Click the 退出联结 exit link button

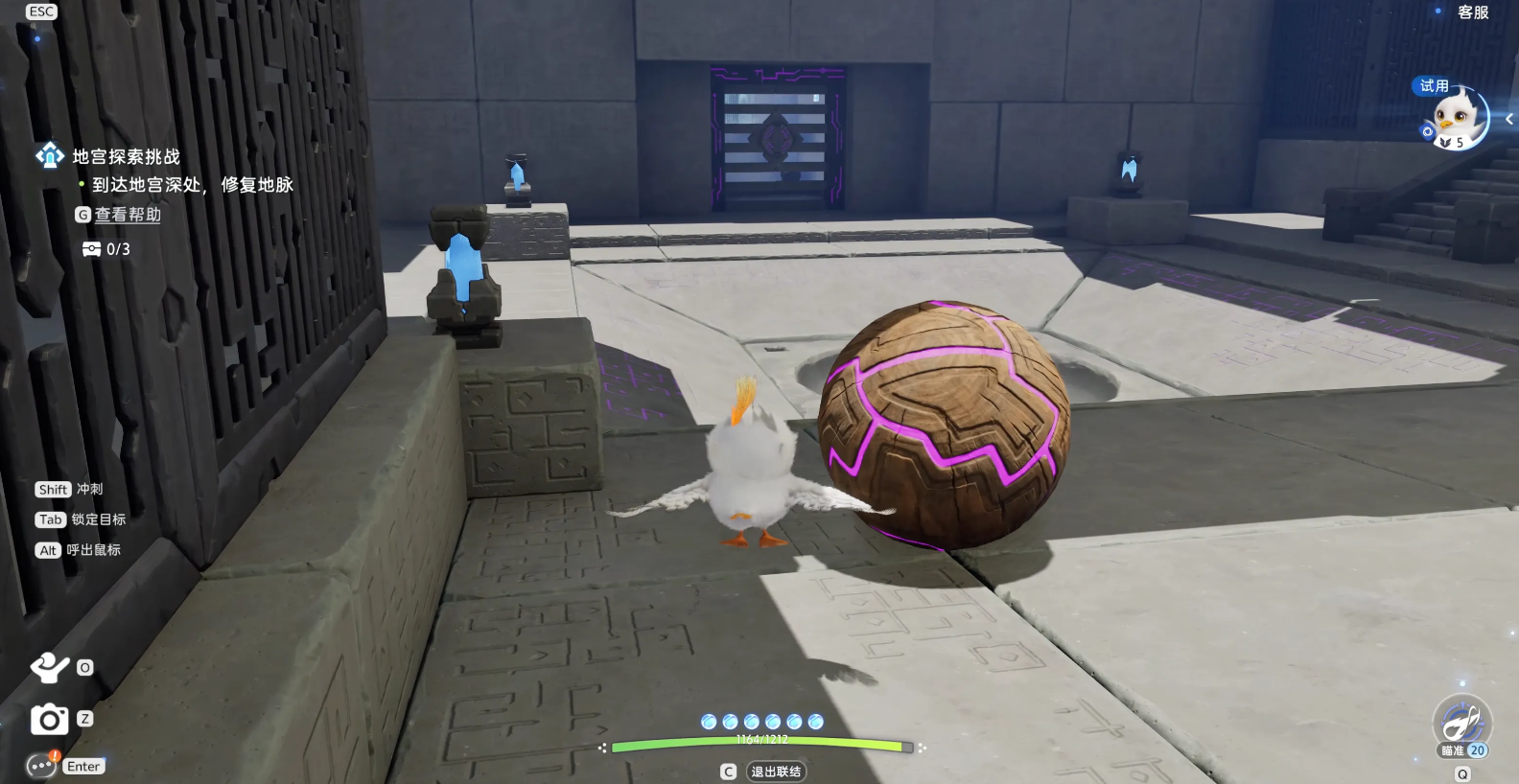[x=776, y=772]
